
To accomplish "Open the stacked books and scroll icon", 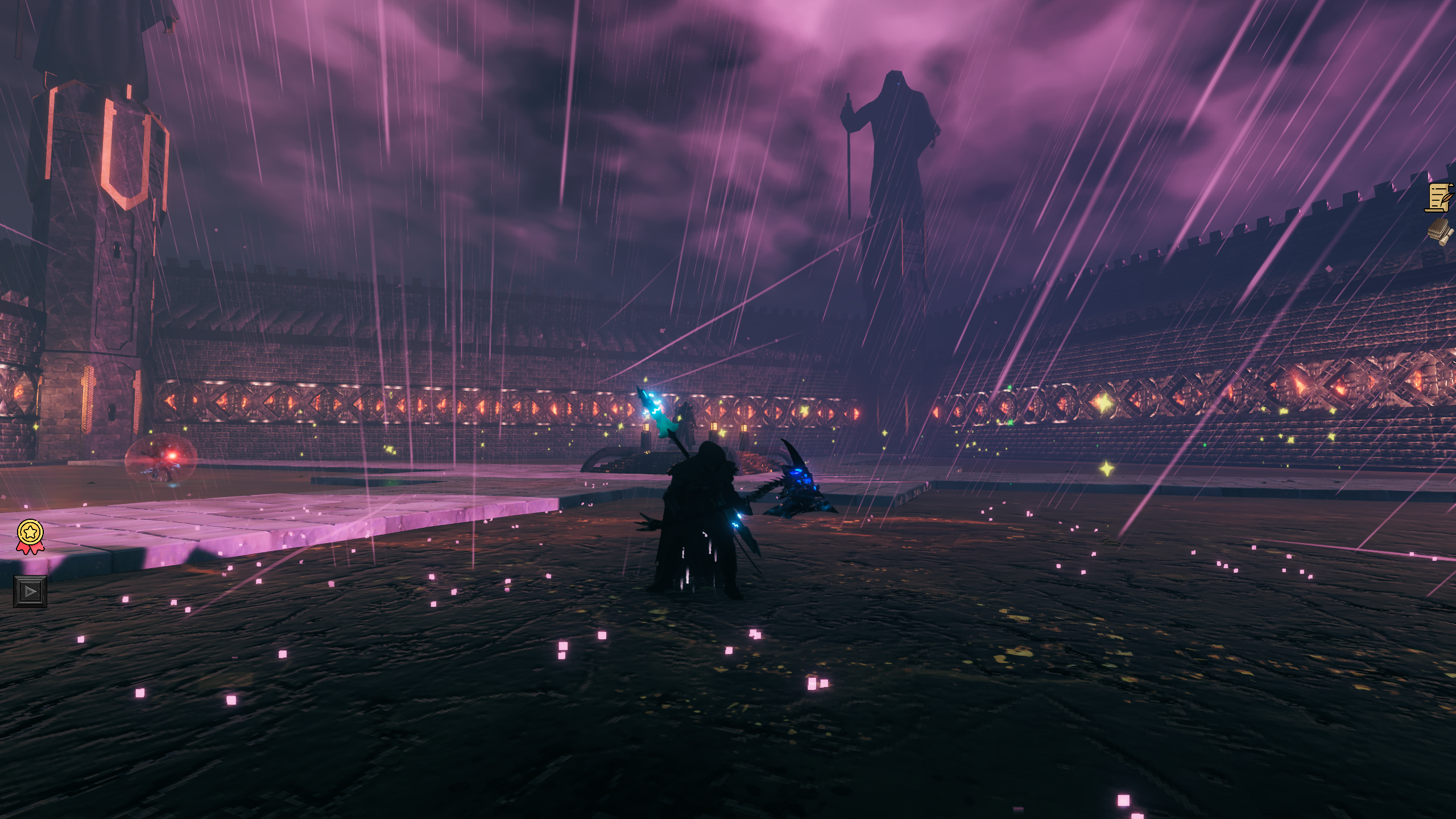I will pos(1440,231).
